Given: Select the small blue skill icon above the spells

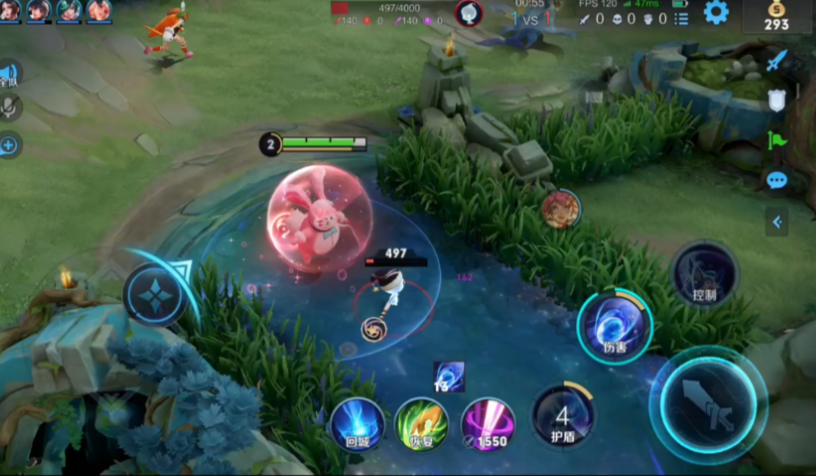Looking at the screenshot, I should point(449,376).
